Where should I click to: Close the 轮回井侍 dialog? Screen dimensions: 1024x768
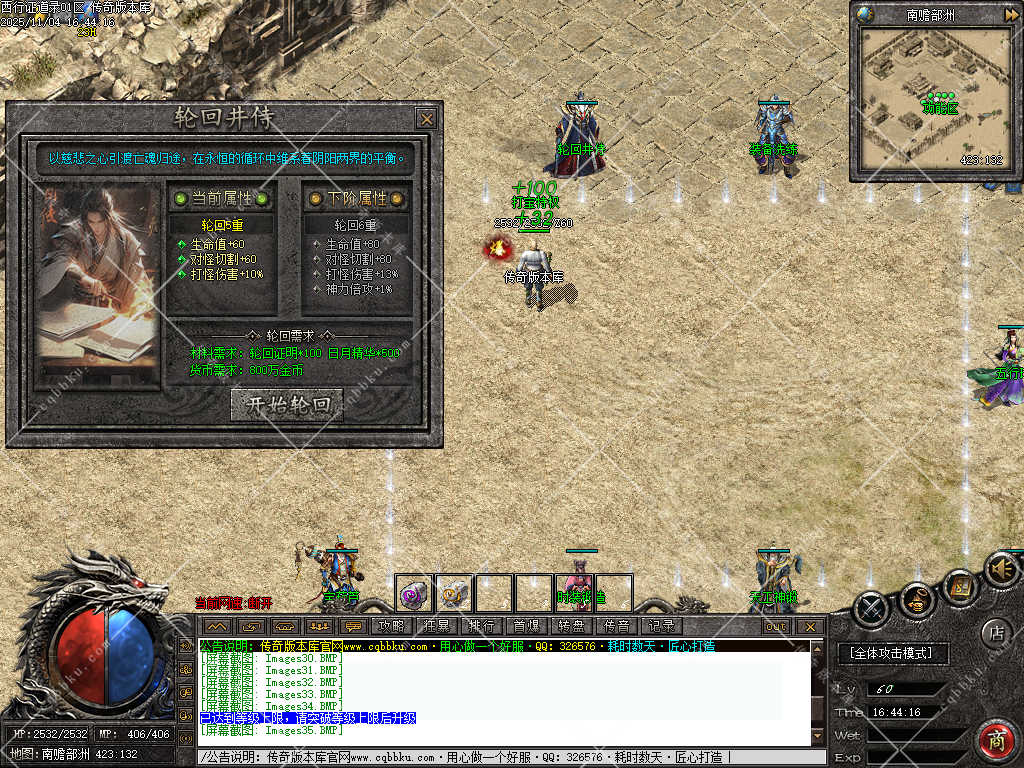(427, 119)
